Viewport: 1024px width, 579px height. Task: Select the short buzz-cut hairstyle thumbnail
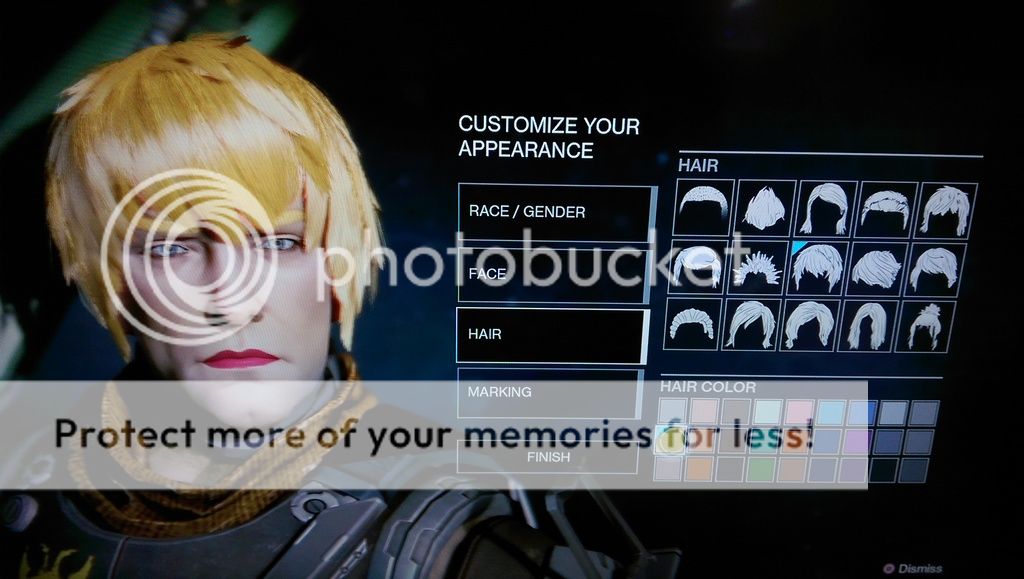pos(703,208)
